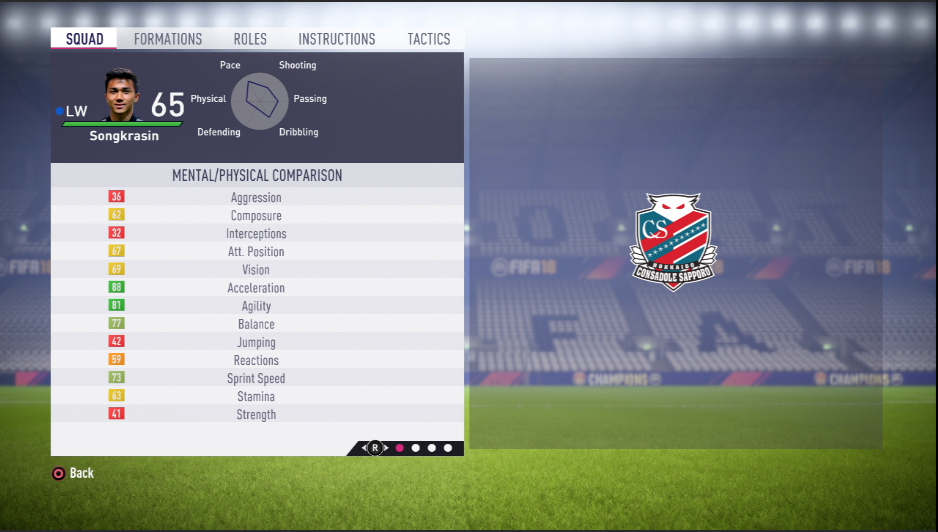Image resolution: width=938 pixels, height=532 pixels.
Task: Click the Acceleration attribute row
Action: pyautogui.click(x=257, y=288)
